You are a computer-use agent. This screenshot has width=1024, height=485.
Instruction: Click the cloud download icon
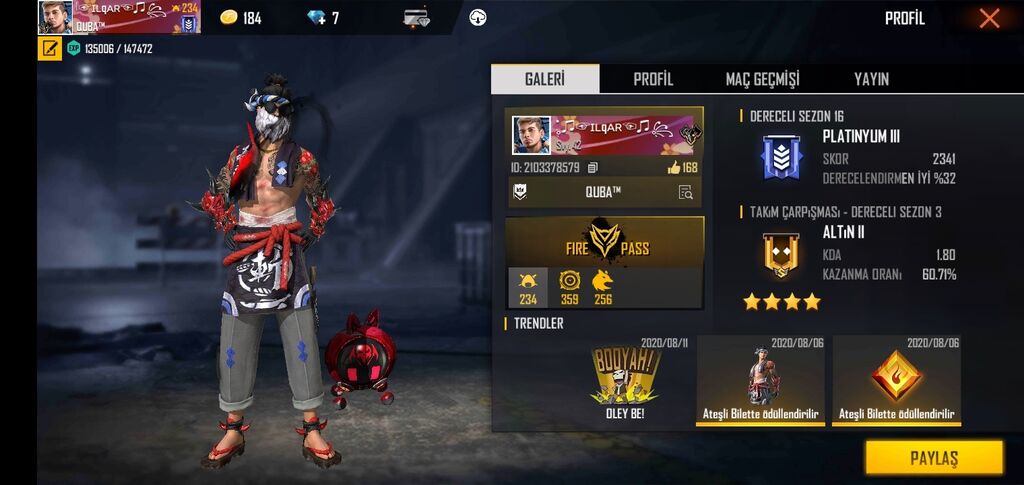[477, 18]
